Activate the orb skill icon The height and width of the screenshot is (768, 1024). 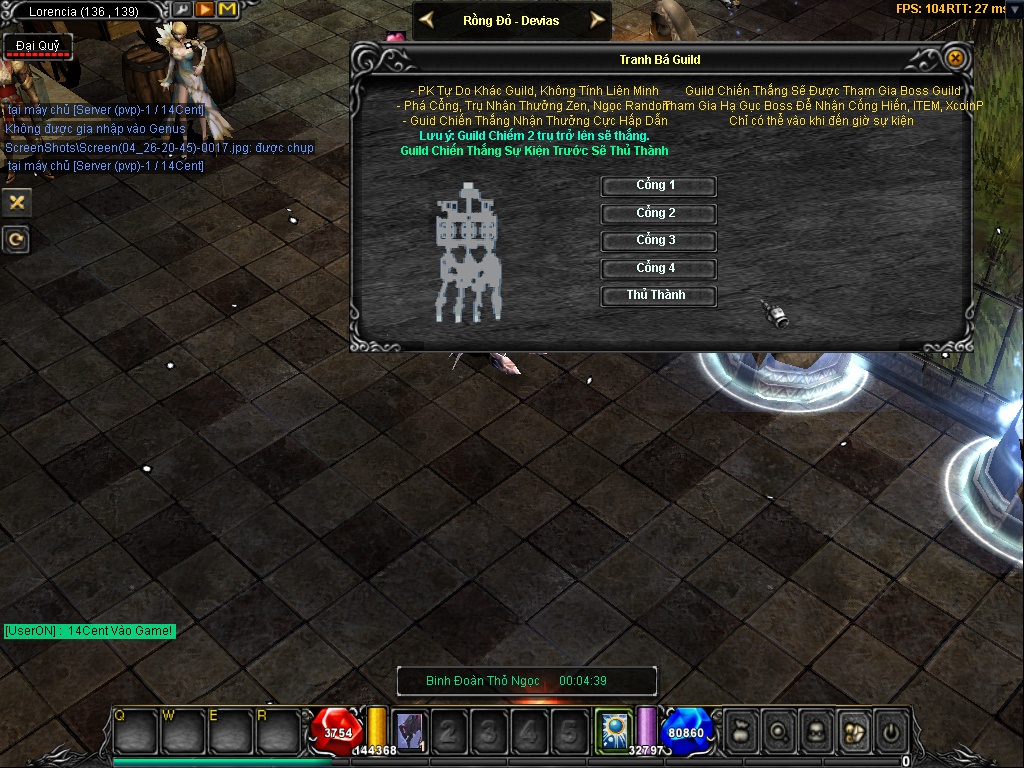pos(613,731)
